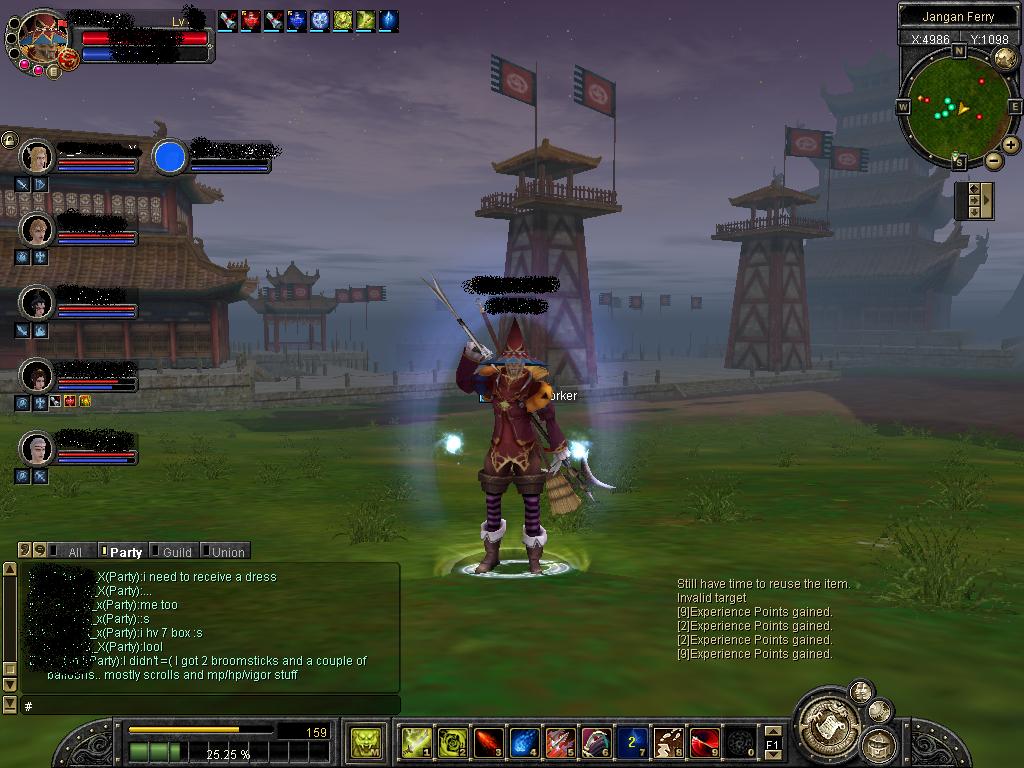This screenshot has width=1024, height=768.
Task: Zoom out the minimap with minus button
Action: coord(993,161)
